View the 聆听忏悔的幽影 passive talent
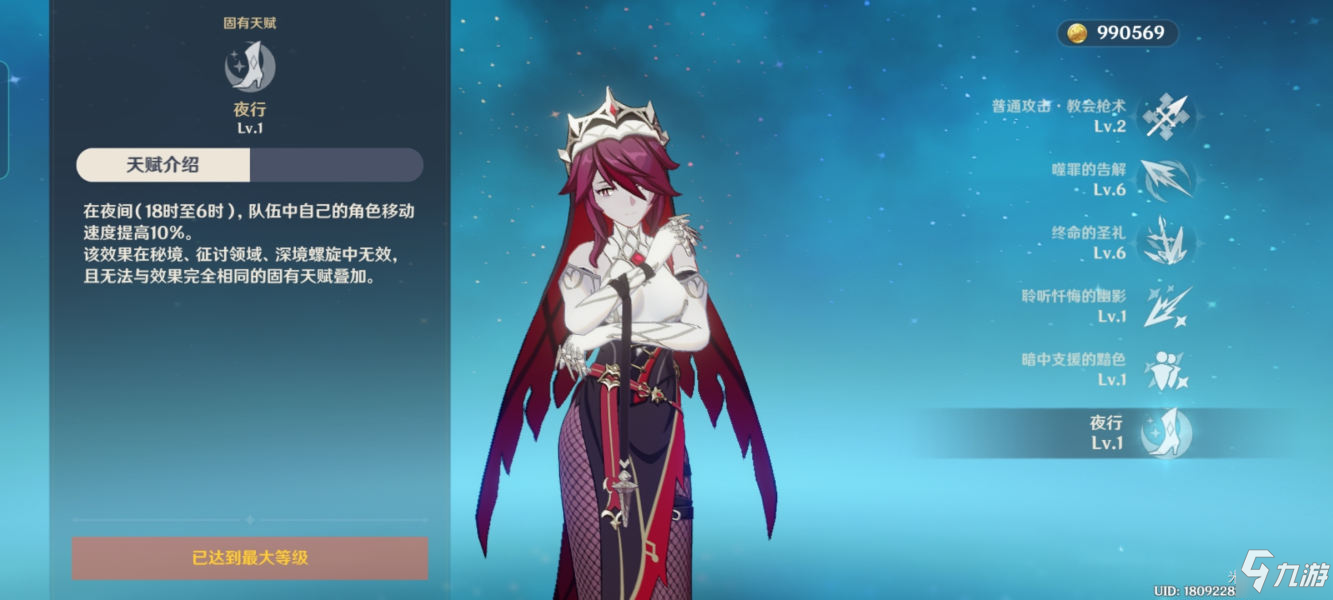 [x=1166, y=306]
